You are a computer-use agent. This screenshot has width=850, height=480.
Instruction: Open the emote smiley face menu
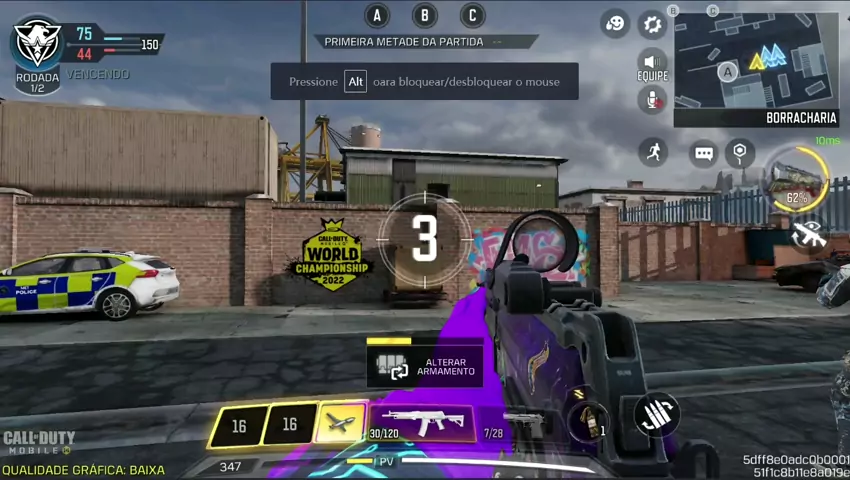pyautogui.click(x=615, y=24)
